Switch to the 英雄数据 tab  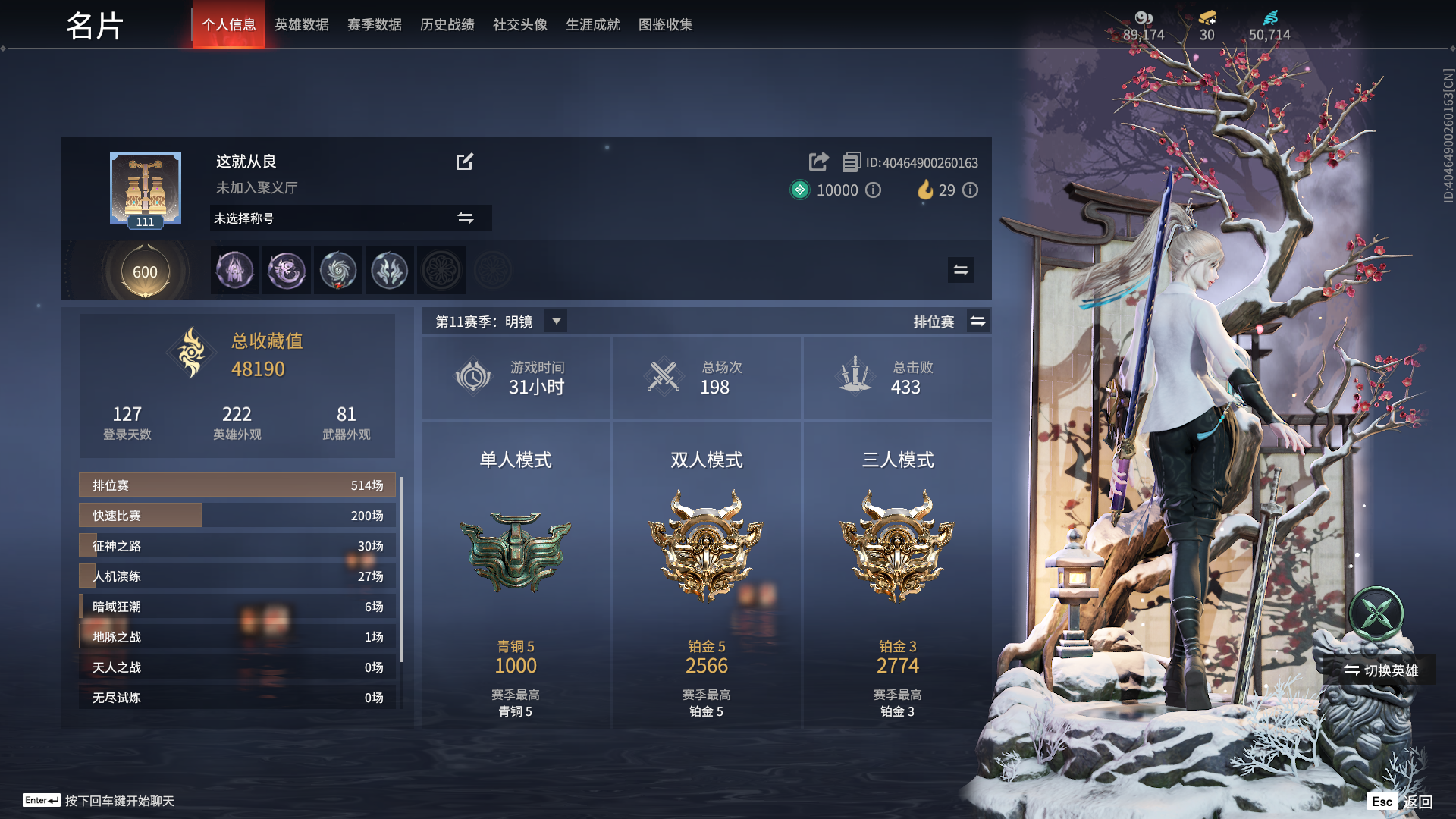tap(301, 25)
